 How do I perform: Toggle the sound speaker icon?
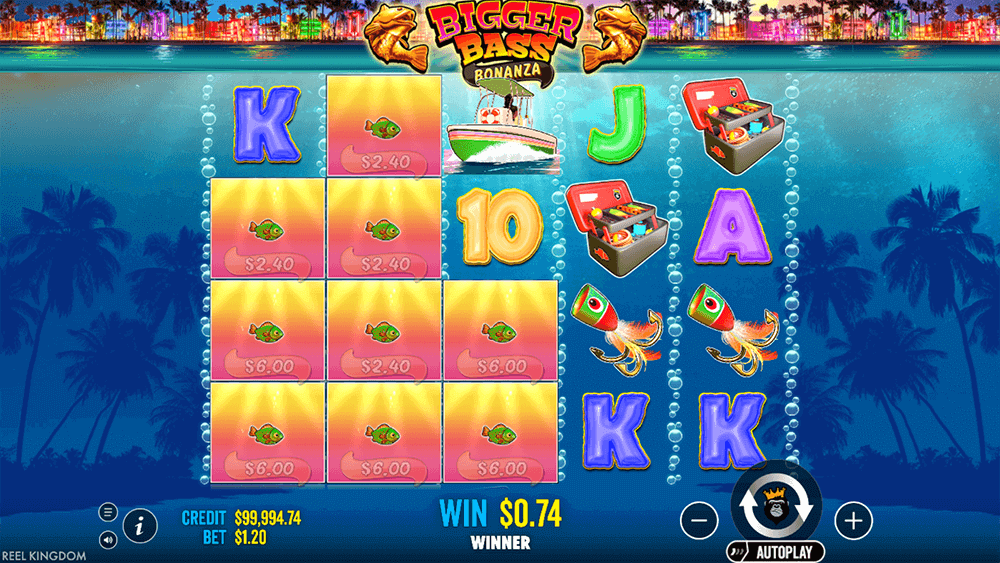click(x=108, y=540)
